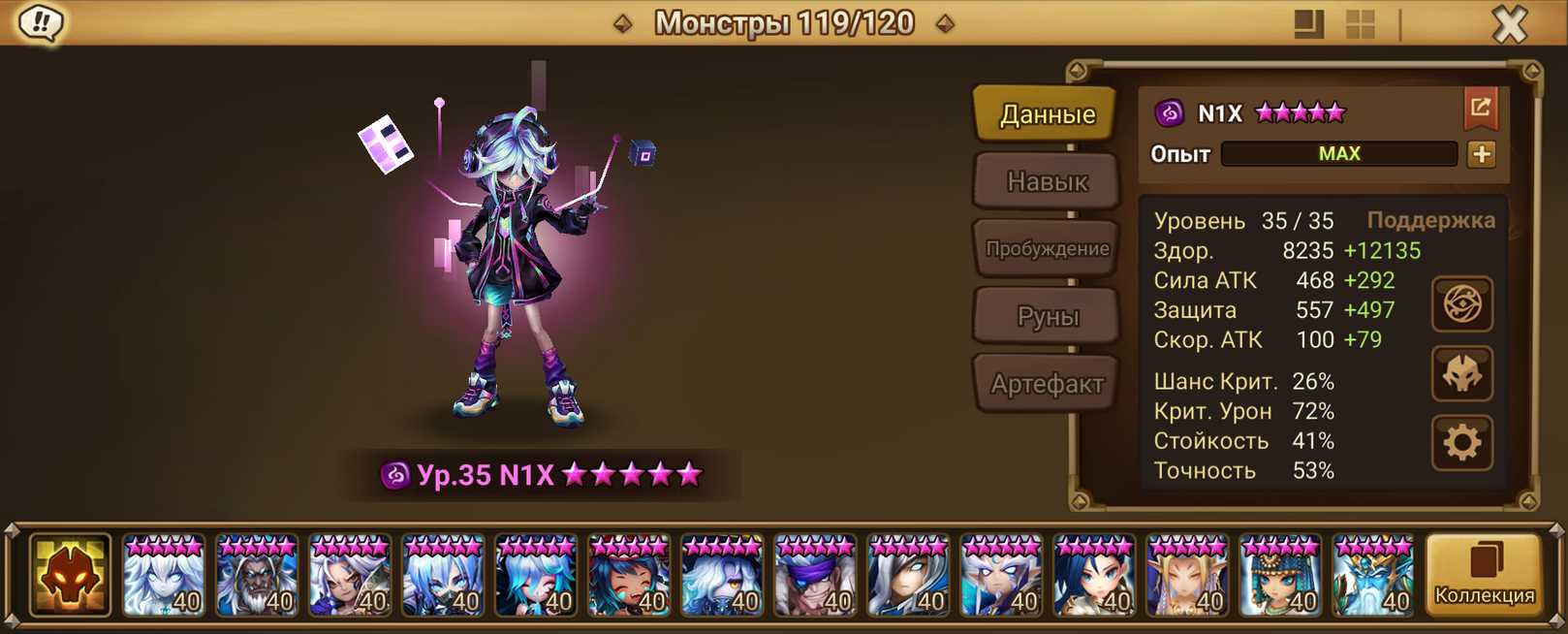Choose the purple-bandana masked monster portrait
Screen dimensions: 1568x634
[x=814, y=576]
